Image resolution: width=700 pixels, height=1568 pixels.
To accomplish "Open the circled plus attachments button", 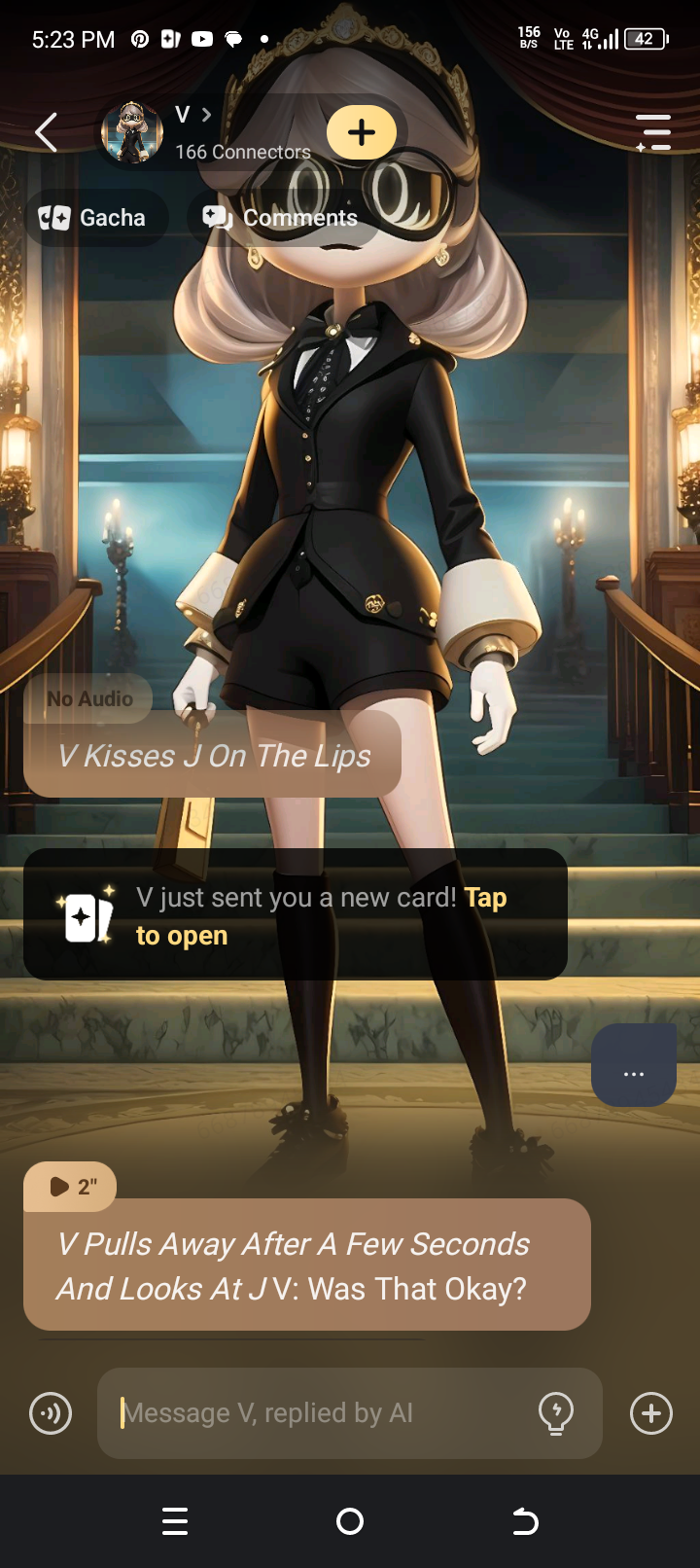I will click(651, 1412).
